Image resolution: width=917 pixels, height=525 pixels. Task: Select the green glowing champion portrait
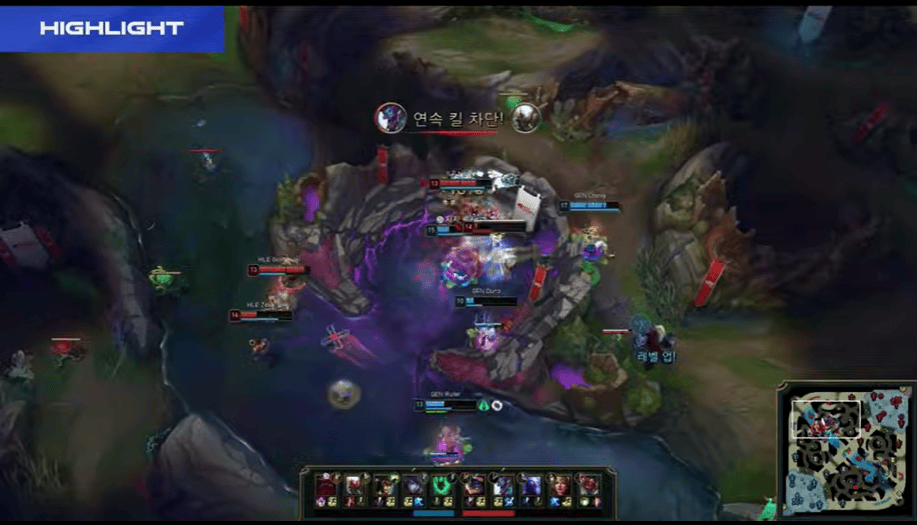(x=443, y=484)
